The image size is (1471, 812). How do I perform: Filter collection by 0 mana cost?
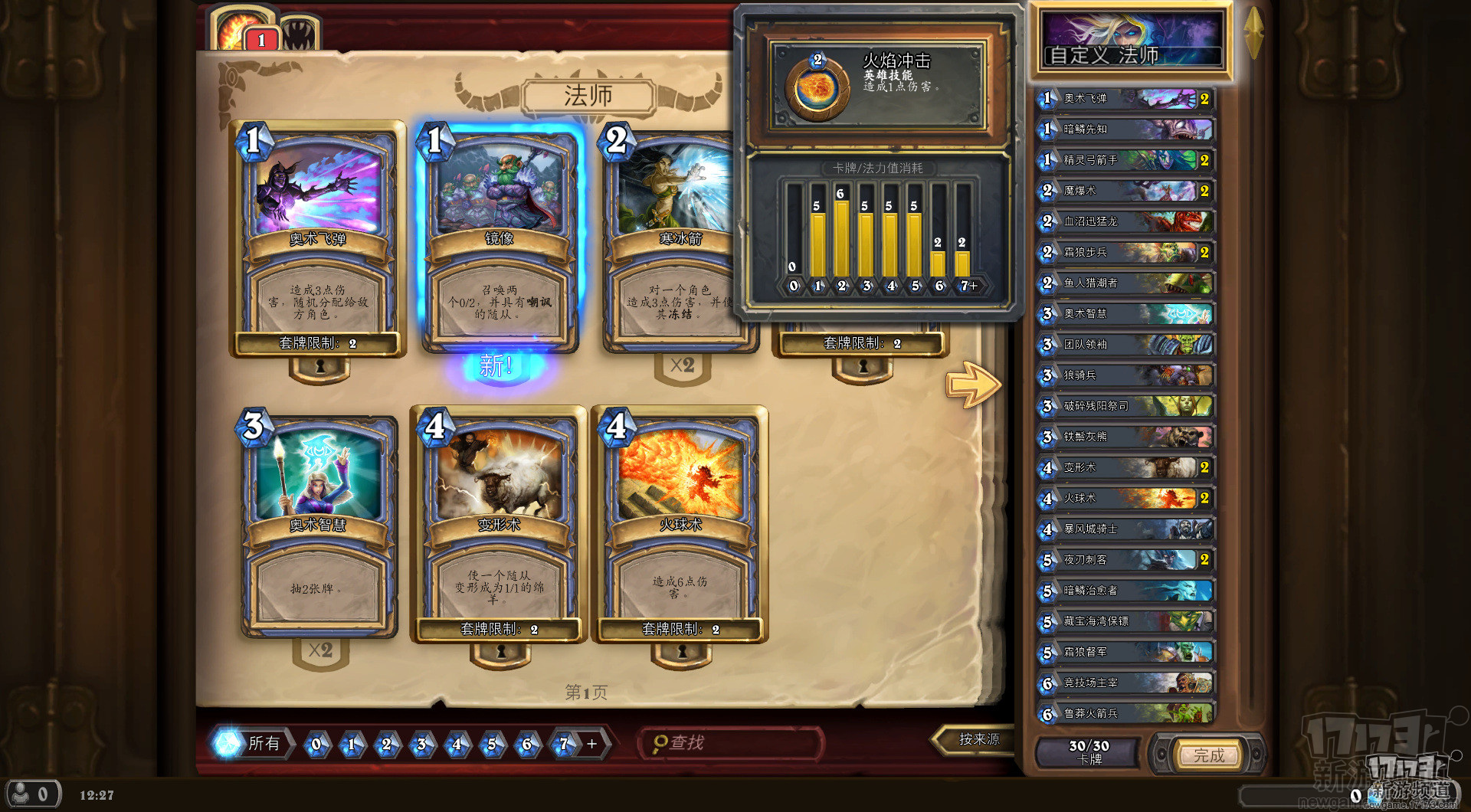click(x=316, y=744)
